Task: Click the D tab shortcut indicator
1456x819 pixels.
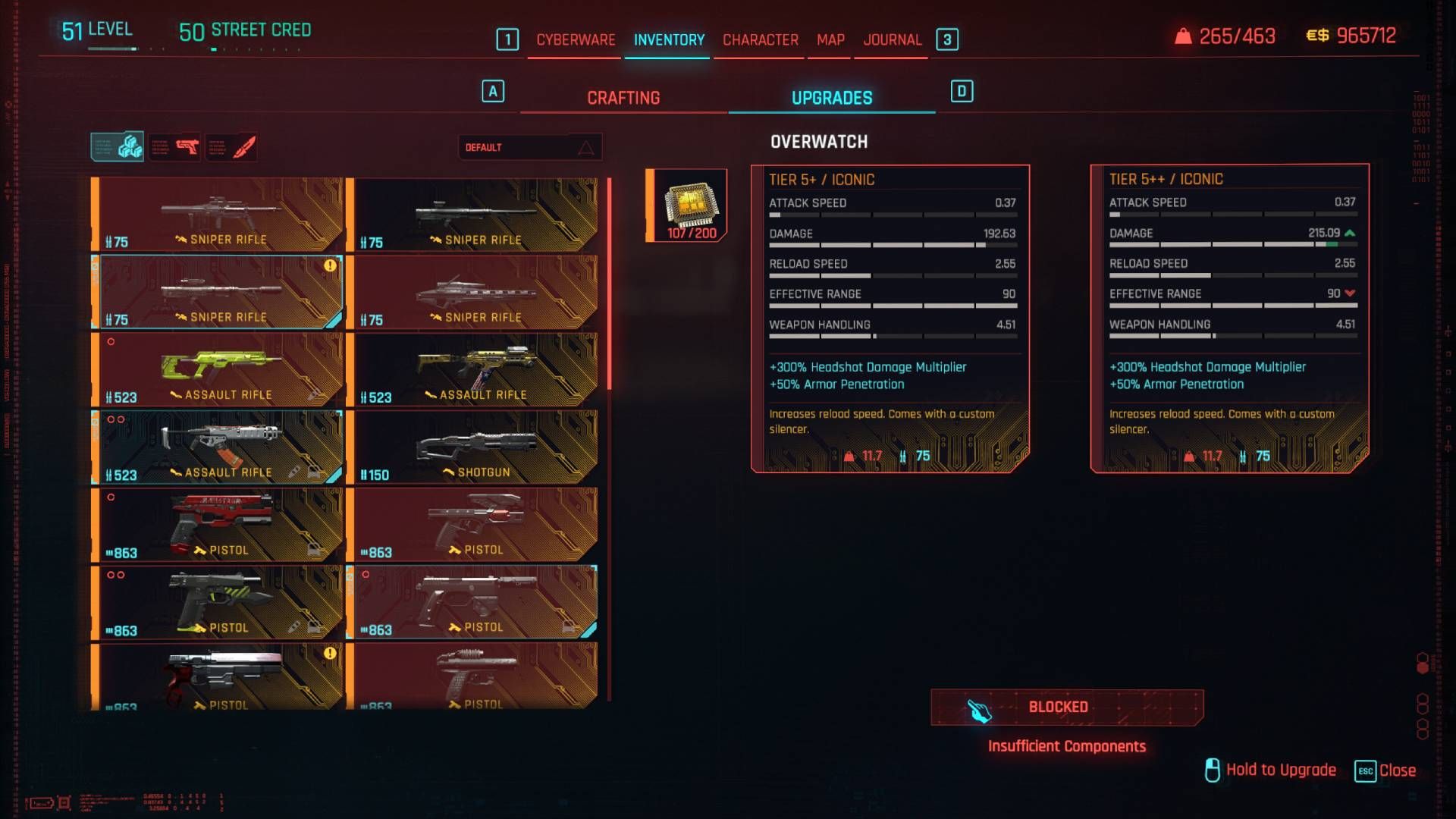Action: point(962,90)
